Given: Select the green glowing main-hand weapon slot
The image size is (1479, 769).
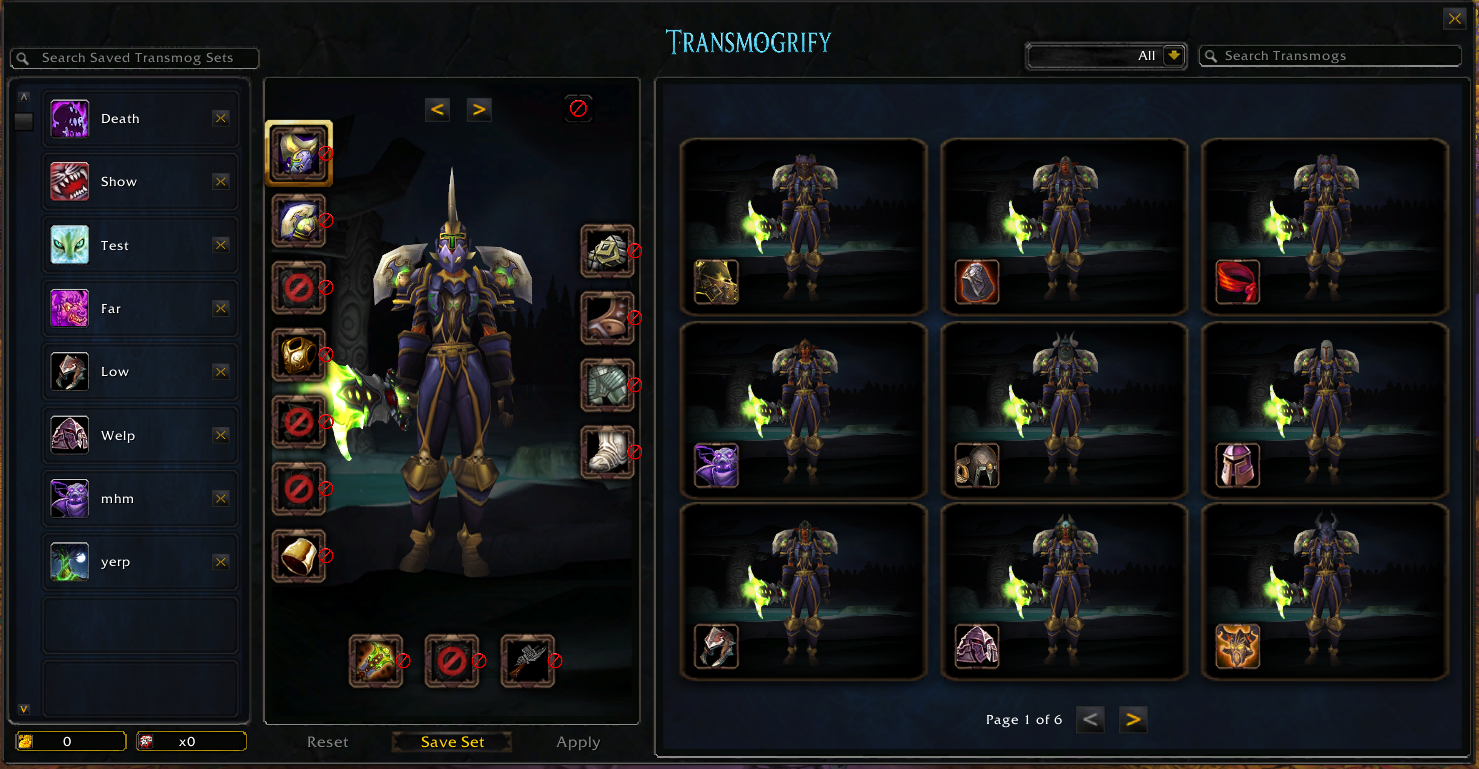Looking at the screenshot, I should (375, 661).
